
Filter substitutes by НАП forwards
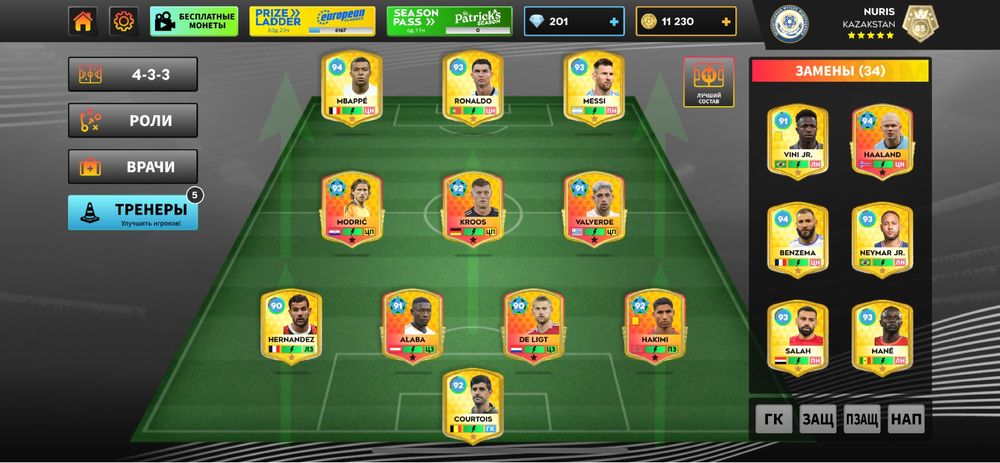pos(907,419)
